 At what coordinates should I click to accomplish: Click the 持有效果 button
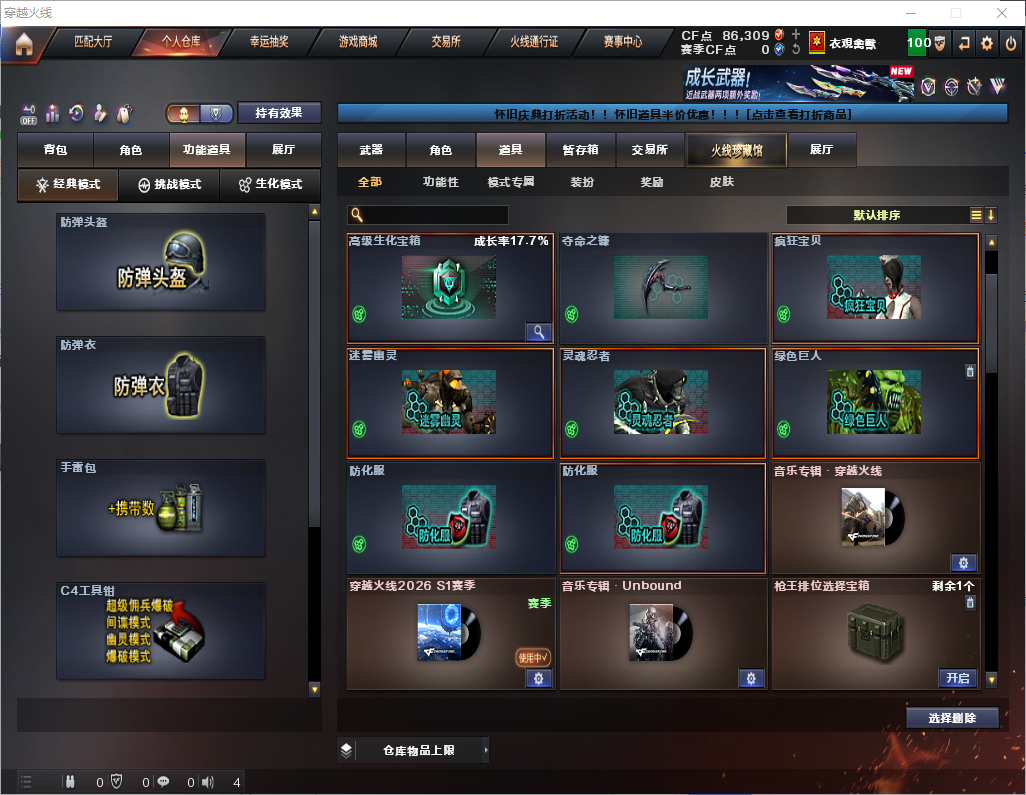279,113
